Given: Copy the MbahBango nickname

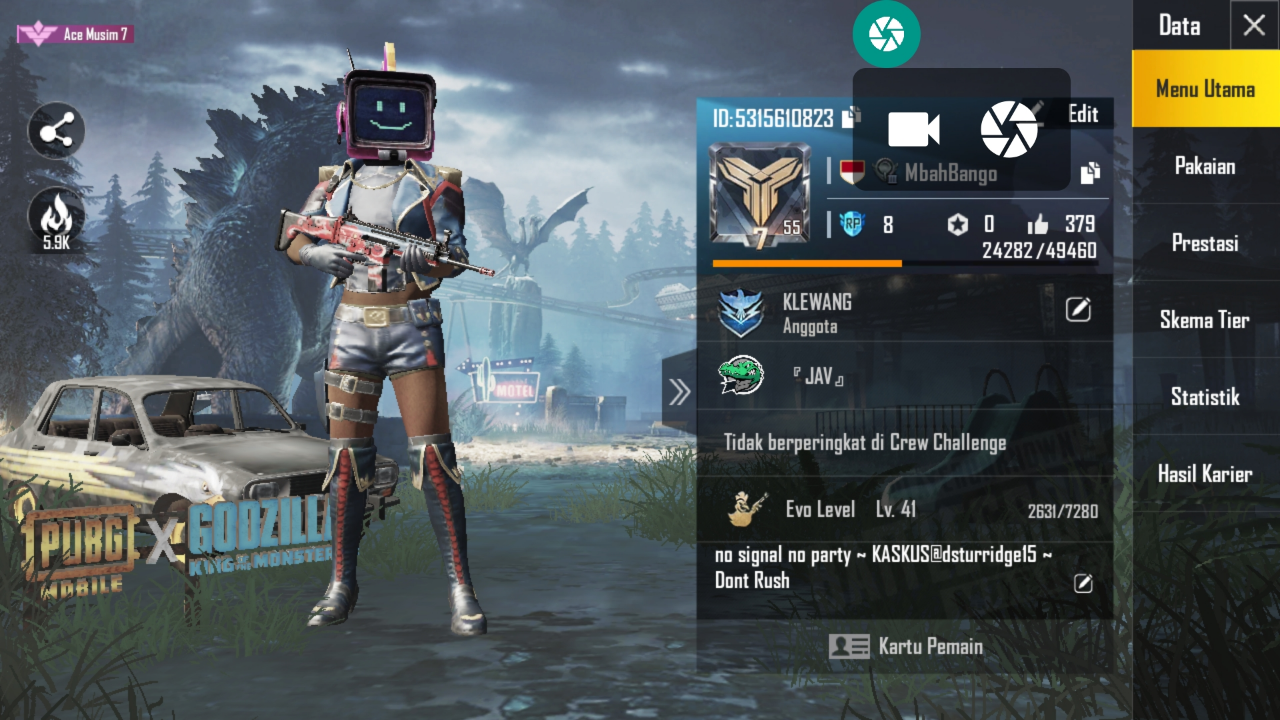Looking at the screenshot, I should (1090, 173).
